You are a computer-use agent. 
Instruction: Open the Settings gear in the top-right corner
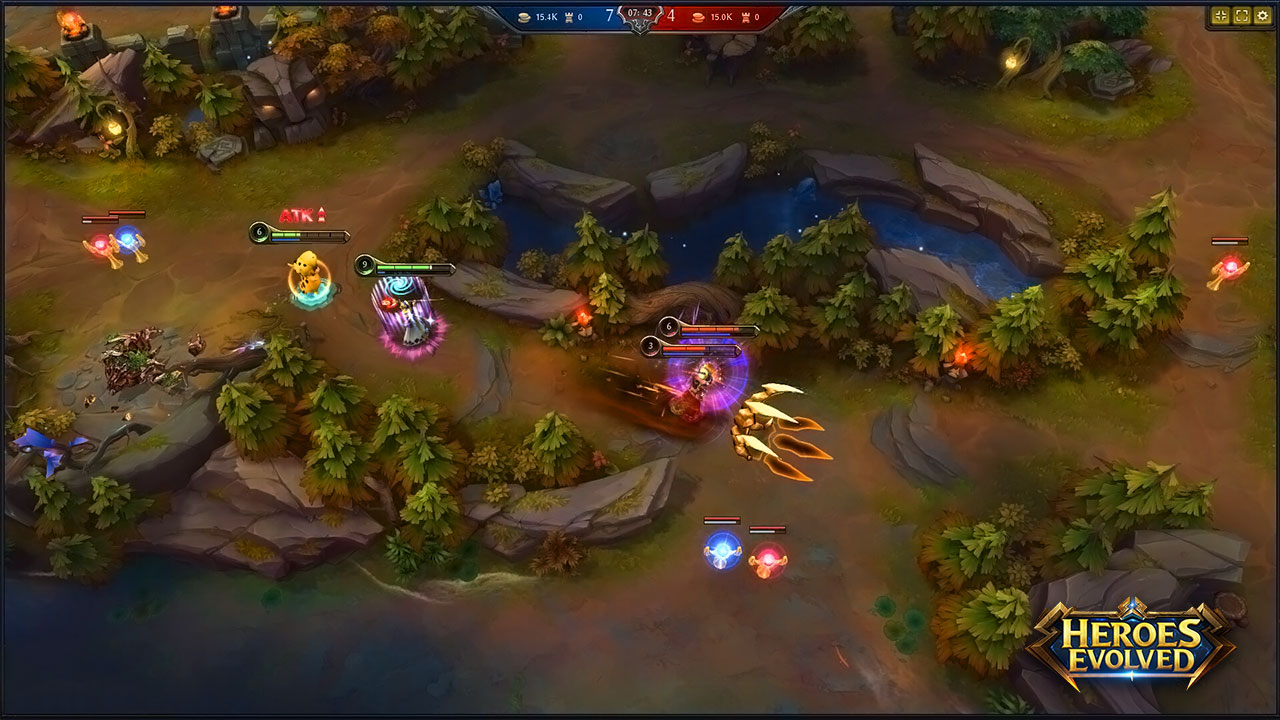1262,15
